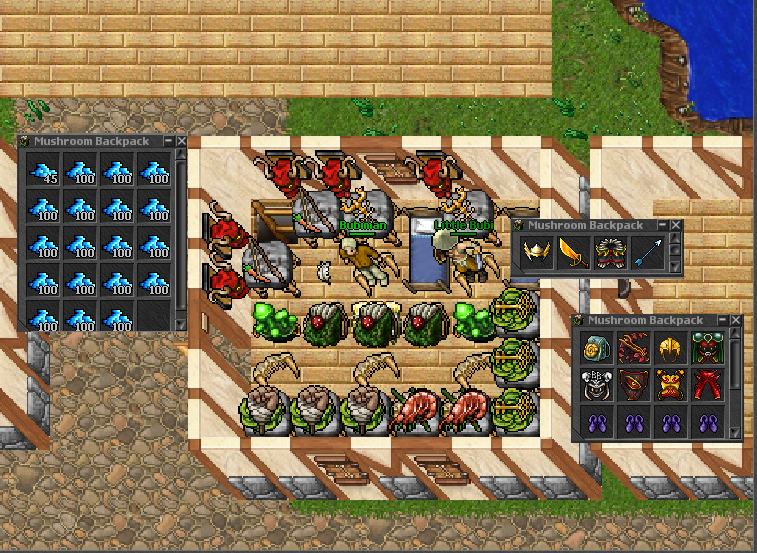Screen dimensions: 757x553
Task: Click the crystal backpack's scroll-down arrow
Action: click(181, 323)
